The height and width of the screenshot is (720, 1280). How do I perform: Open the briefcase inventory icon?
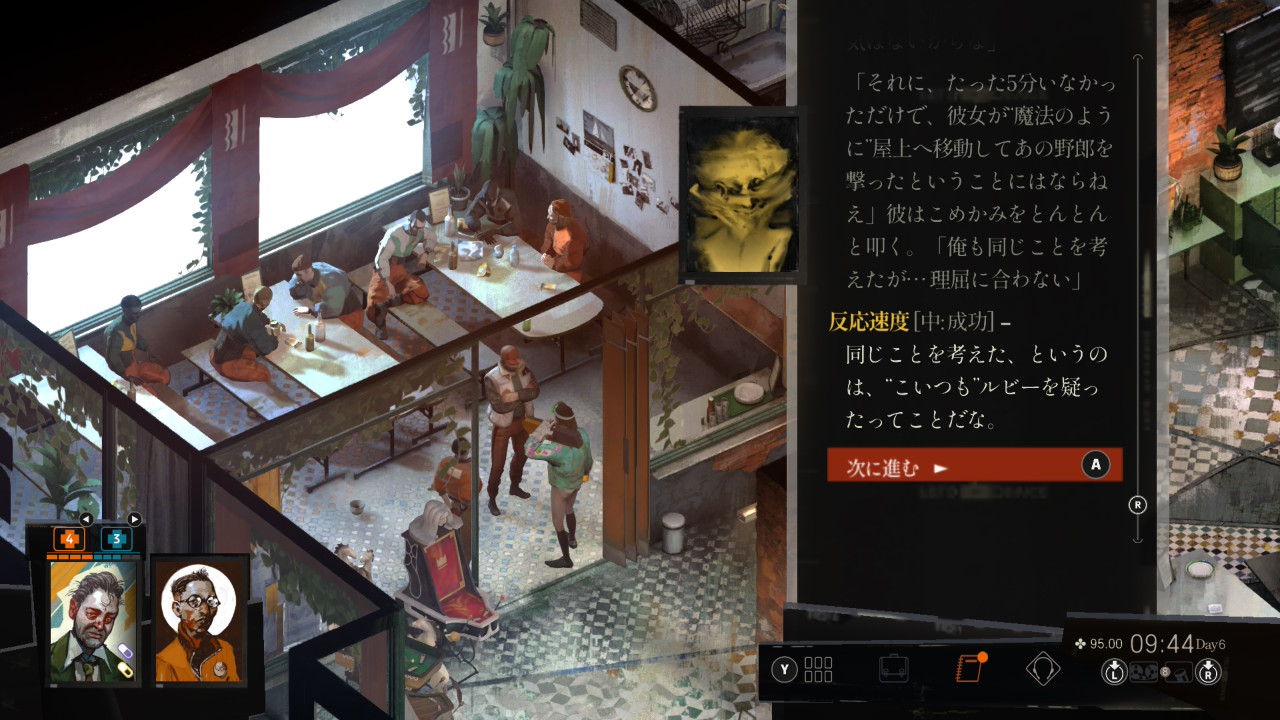(894, 668)
